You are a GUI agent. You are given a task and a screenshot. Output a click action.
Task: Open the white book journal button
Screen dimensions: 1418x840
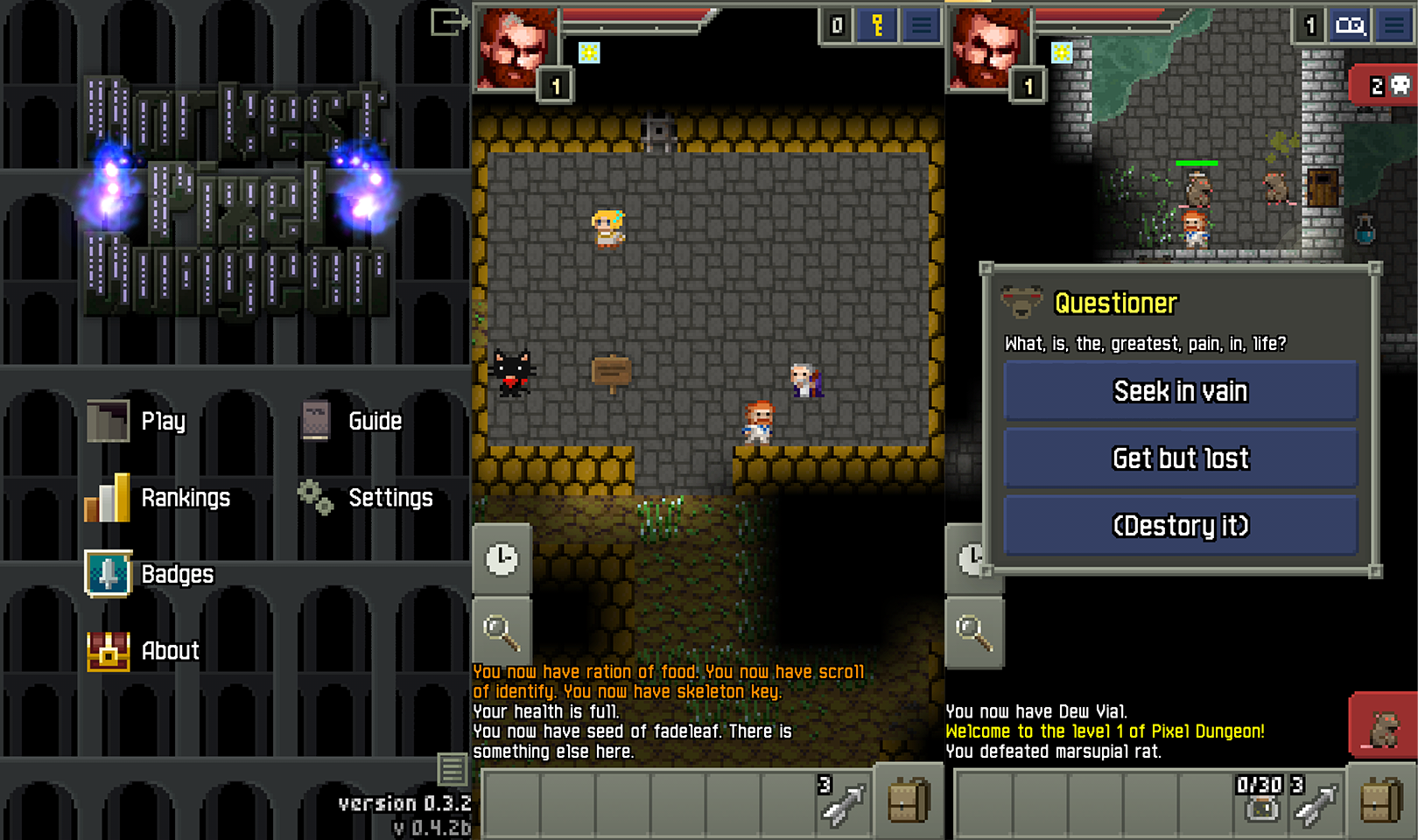[x=1350, y=26]
